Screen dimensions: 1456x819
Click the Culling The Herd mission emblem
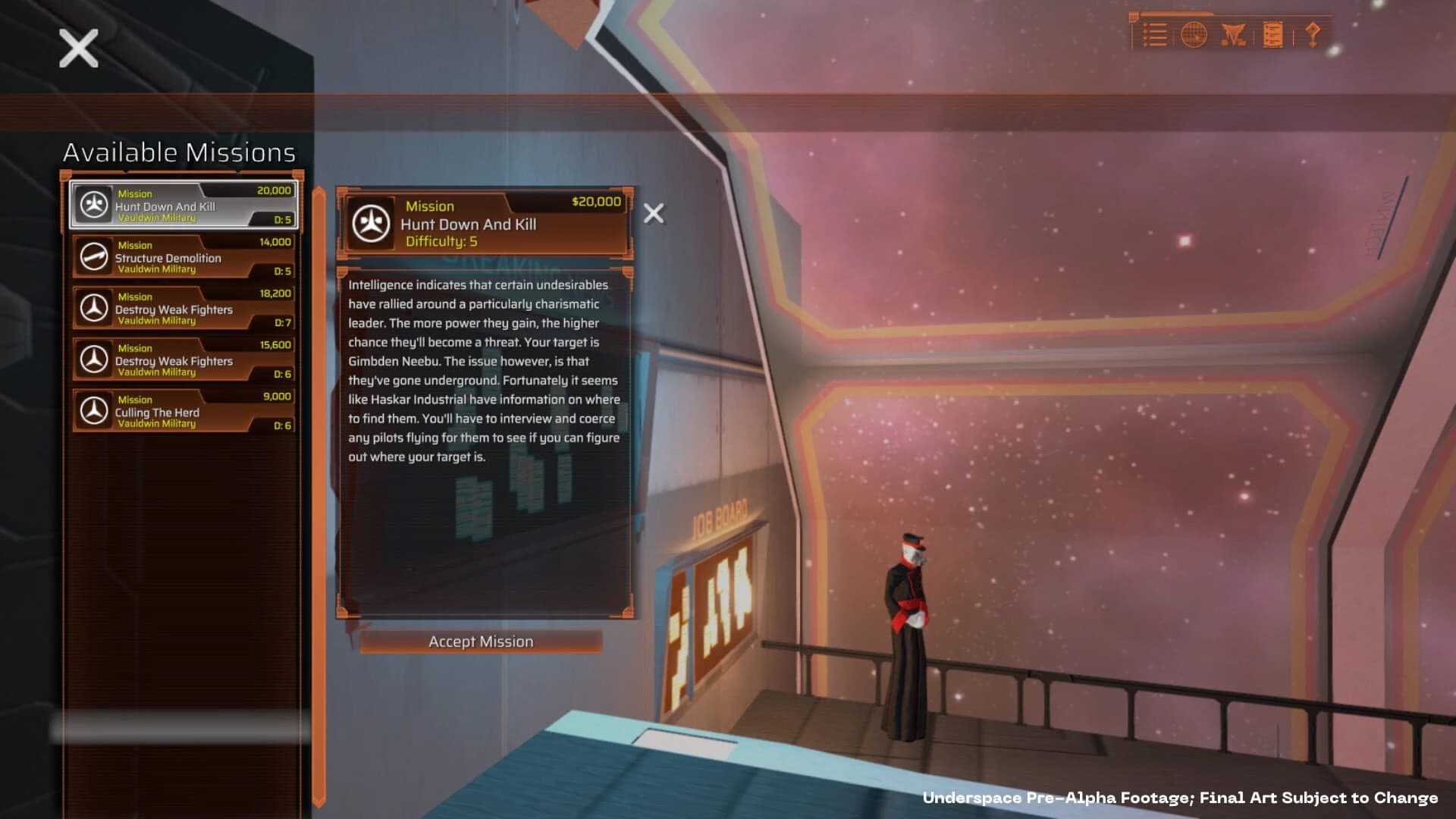[93, 410]
